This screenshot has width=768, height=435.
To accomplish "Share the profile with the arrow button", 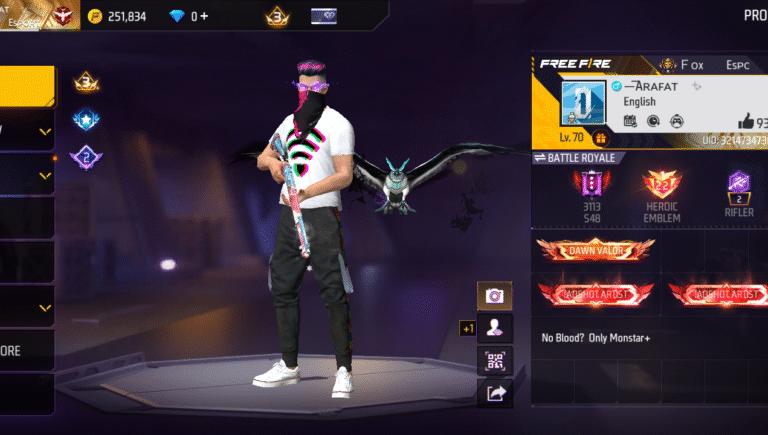I will [x=494, y=393].
